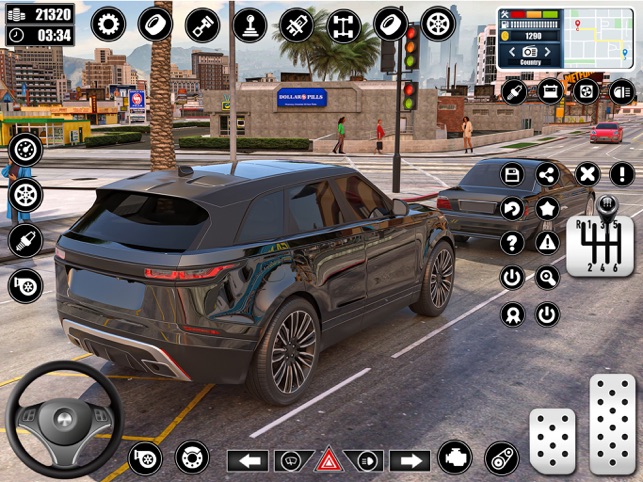Turn on the red hazard triangle
The width and height of the screenshot is (643, 482).
tap(327, 460)
